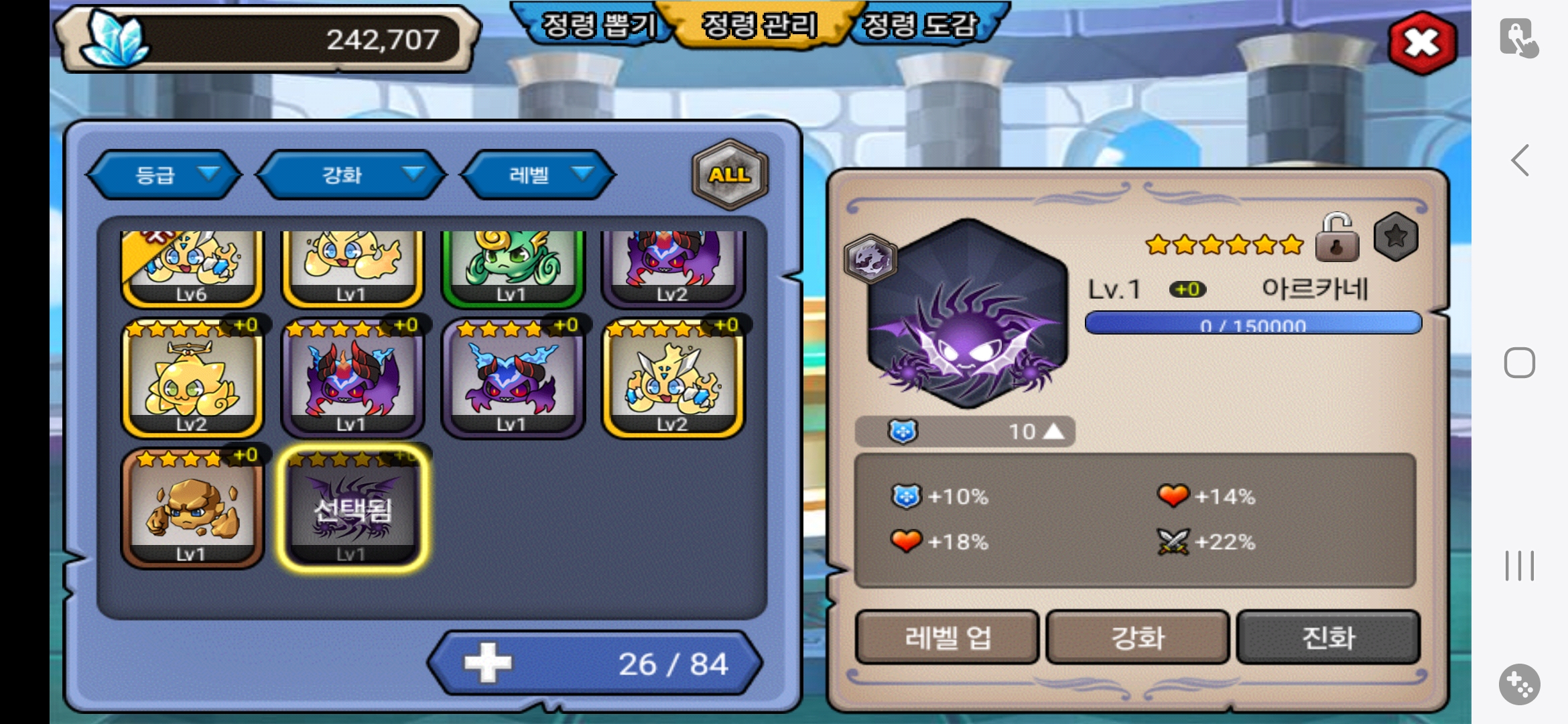Close the spirit management screen

tap(1422, 43)
